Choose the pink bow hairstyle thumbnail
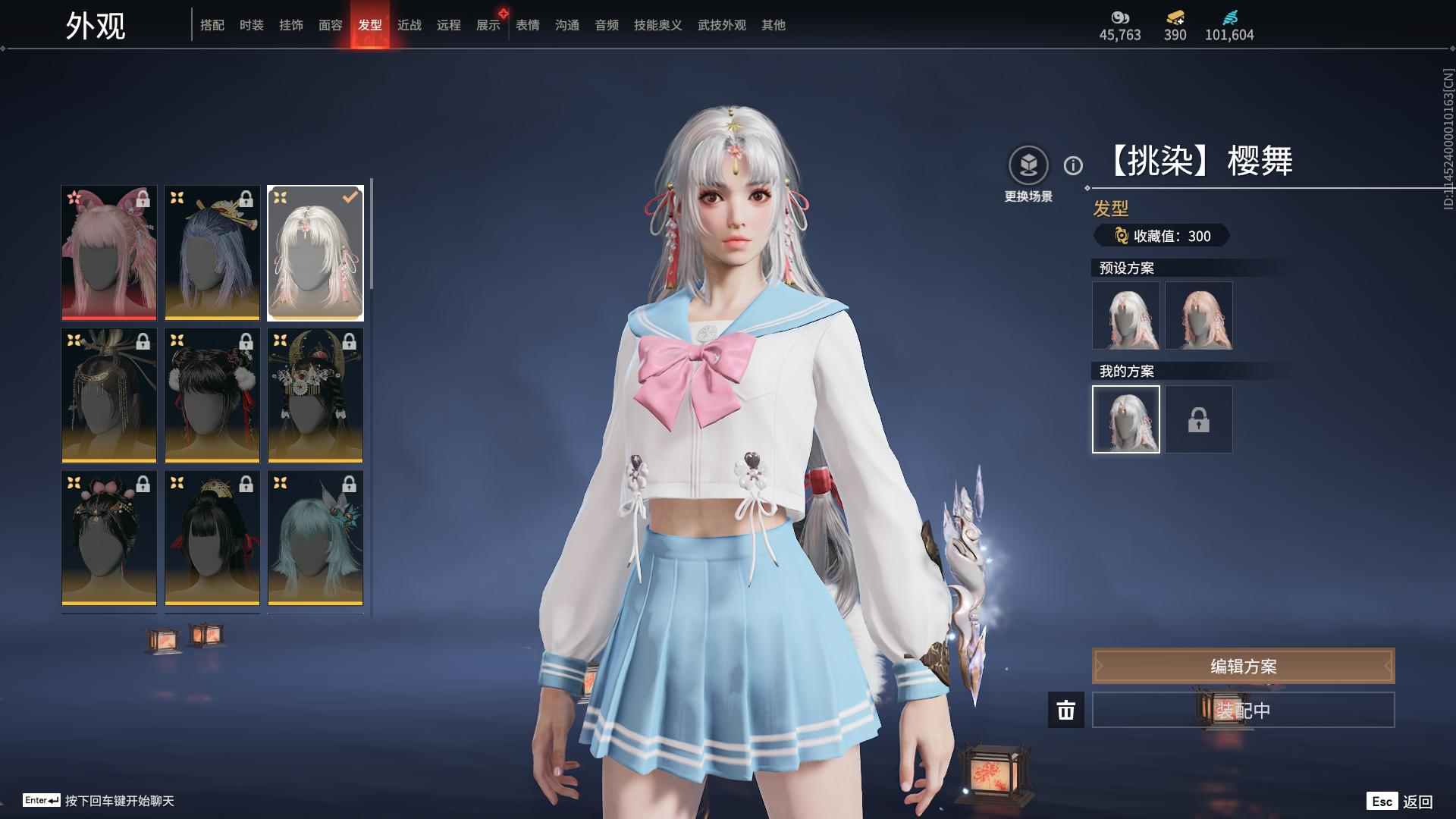 (109, 253)
